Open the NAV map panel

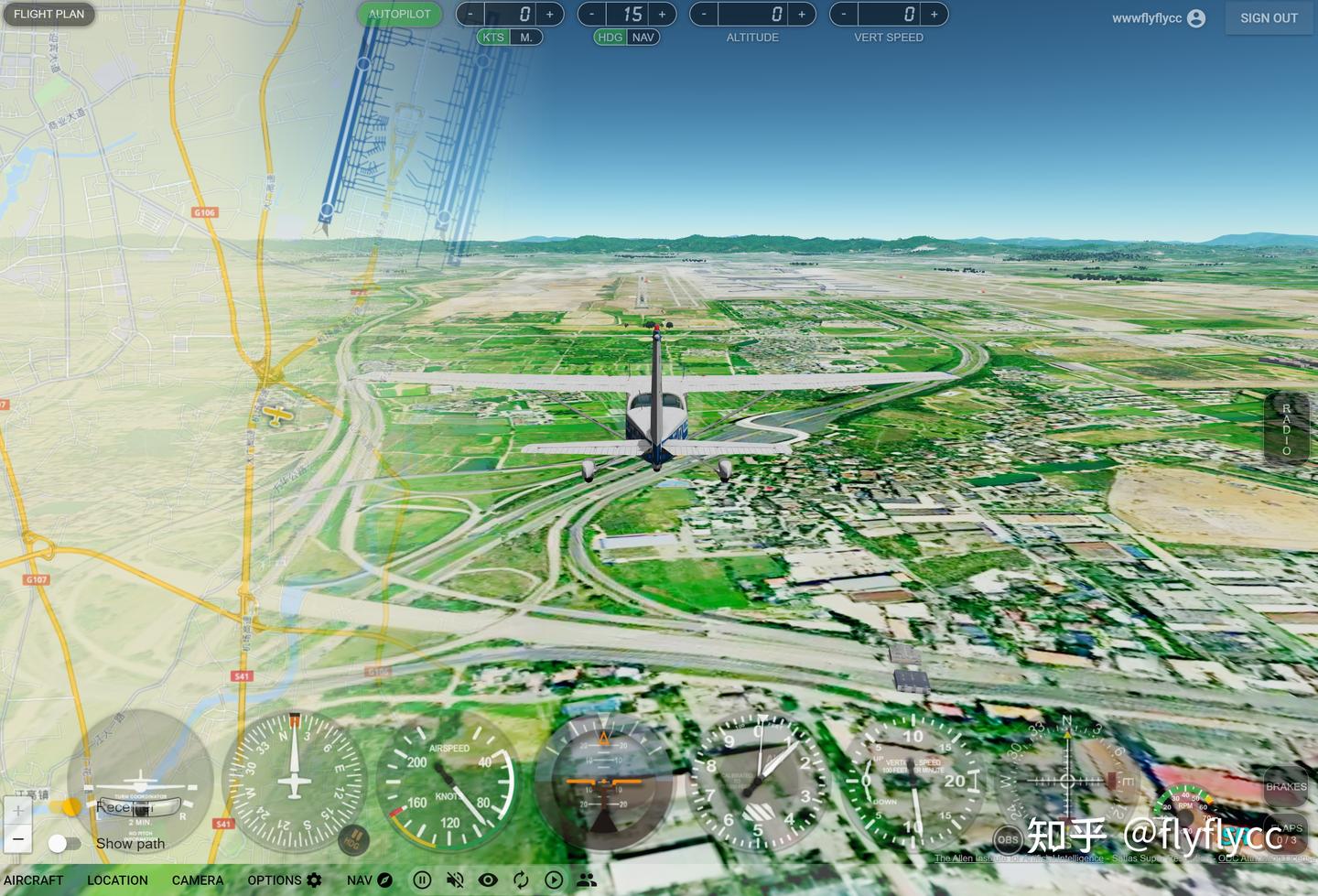click(370, 880)
